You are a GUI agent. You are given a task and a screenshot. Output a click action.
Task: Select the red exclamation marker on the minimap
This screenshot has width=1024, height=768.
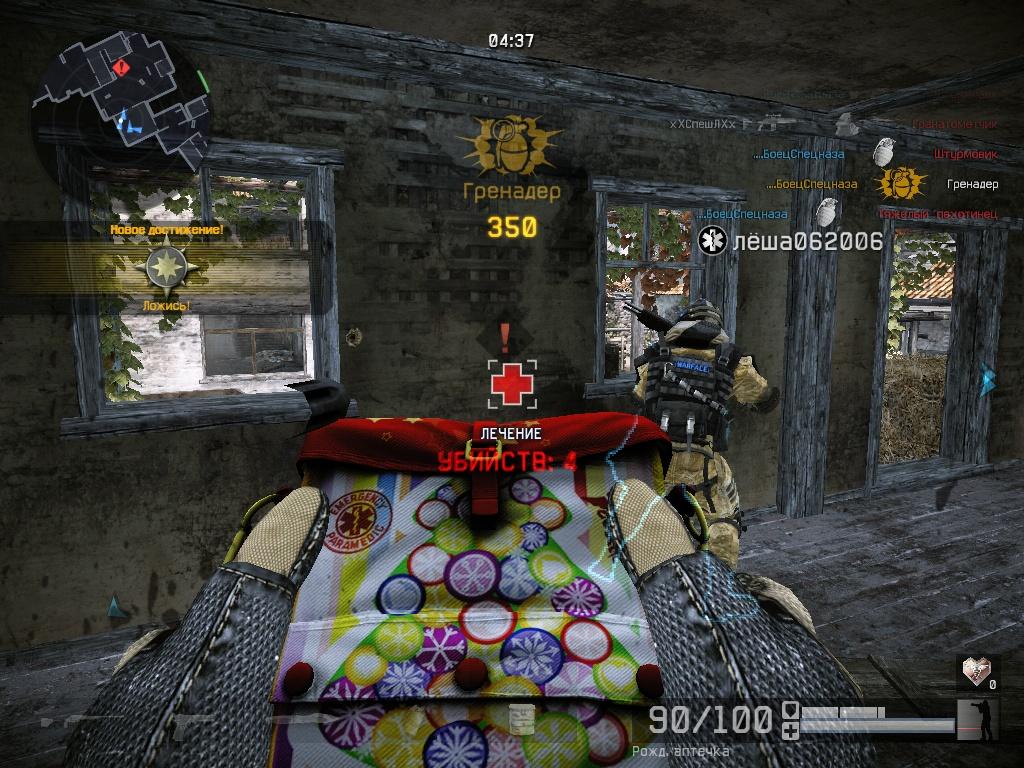(121, 68)
